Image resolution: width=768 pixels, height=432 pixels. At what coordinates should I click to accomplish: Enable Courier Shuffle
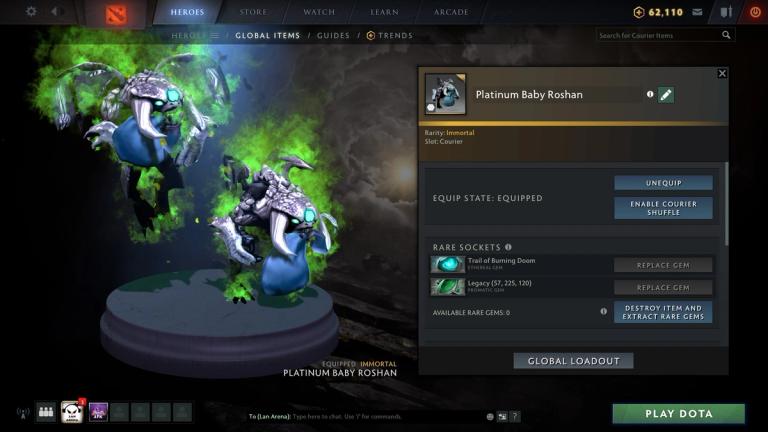click(x=663, y=207)
